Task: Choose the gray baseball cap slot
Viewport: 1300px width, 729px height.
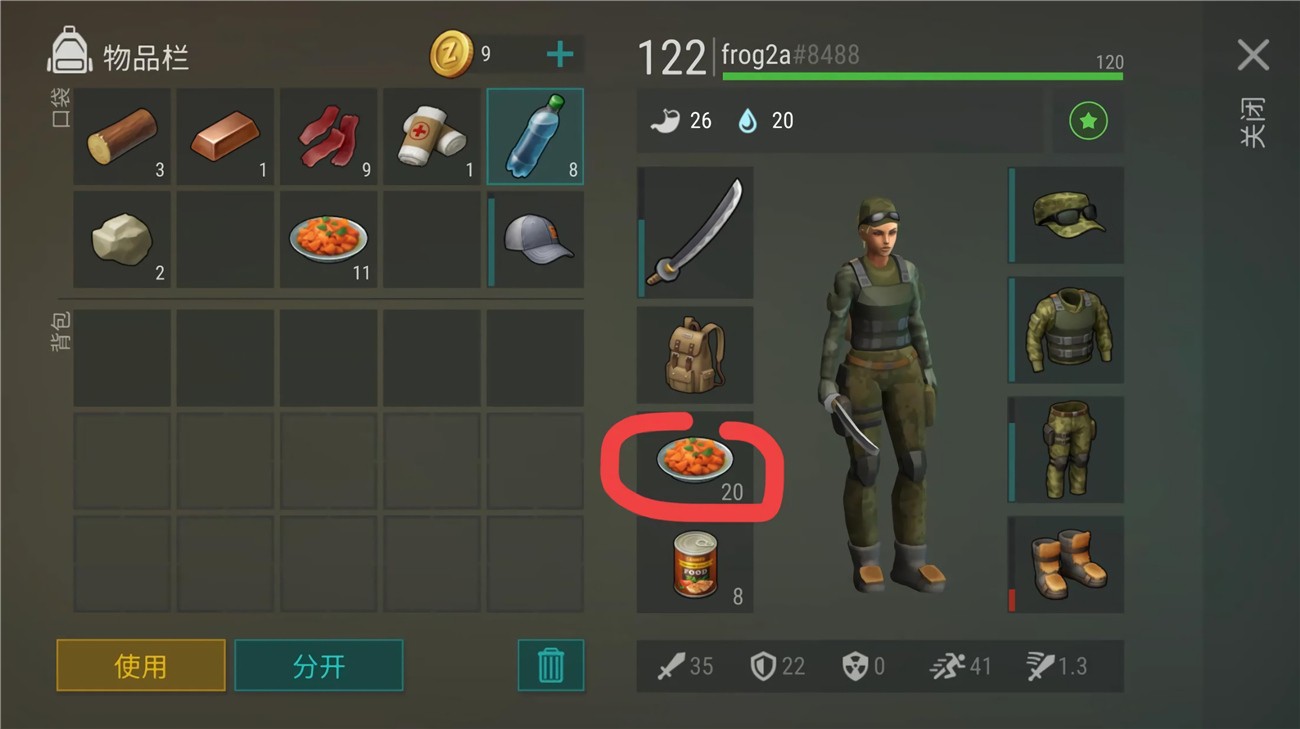Action: (536, 240)
